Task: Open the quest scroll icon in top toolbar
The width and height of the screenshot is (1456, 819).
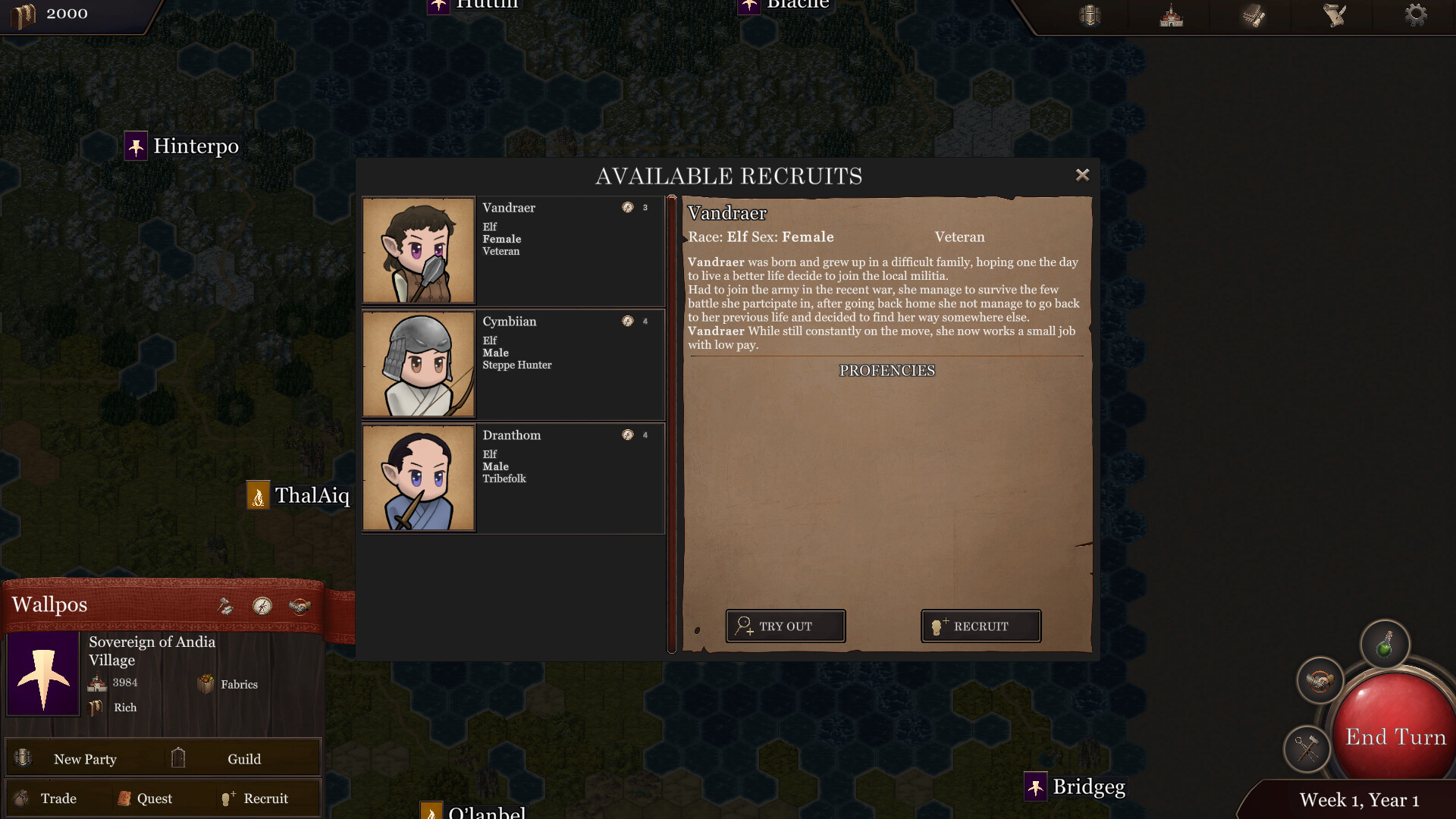Action: [x=1333, y=14]
